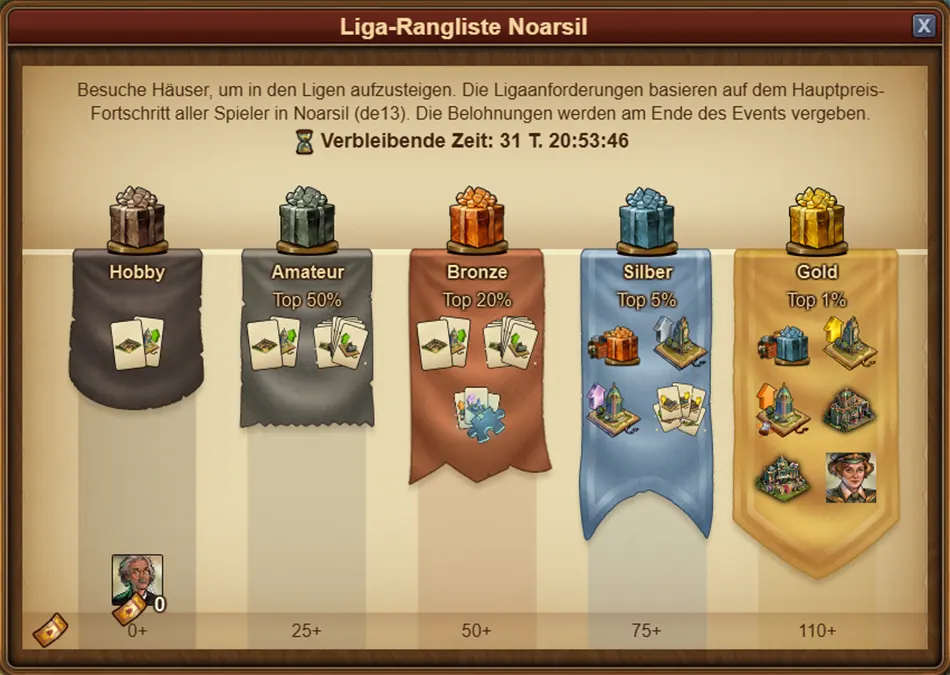Select the golden Gold league gift box
The width and height of the screenshot is (950, 675).
click(817, 218)
